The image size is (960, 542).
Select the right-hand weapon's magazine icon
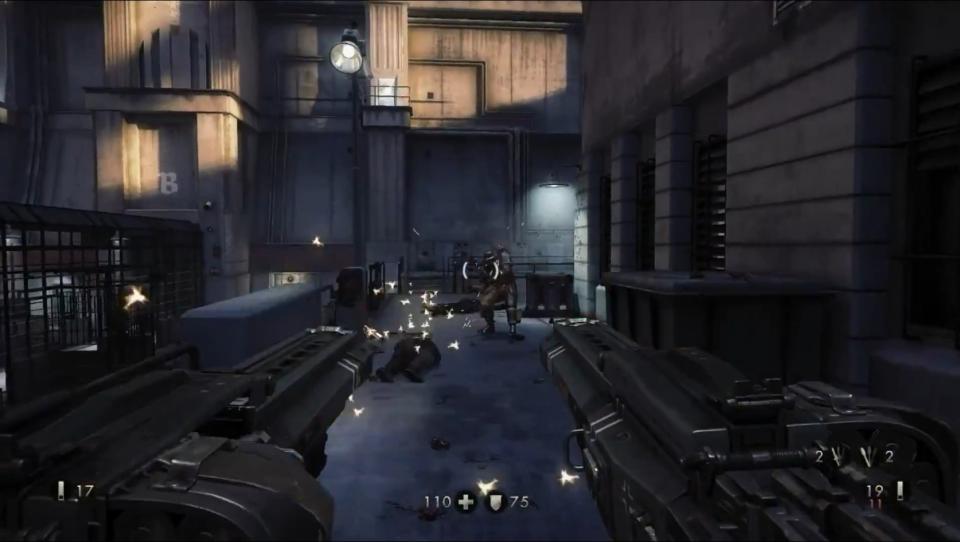pyautogui.click(x=899, y=489)
